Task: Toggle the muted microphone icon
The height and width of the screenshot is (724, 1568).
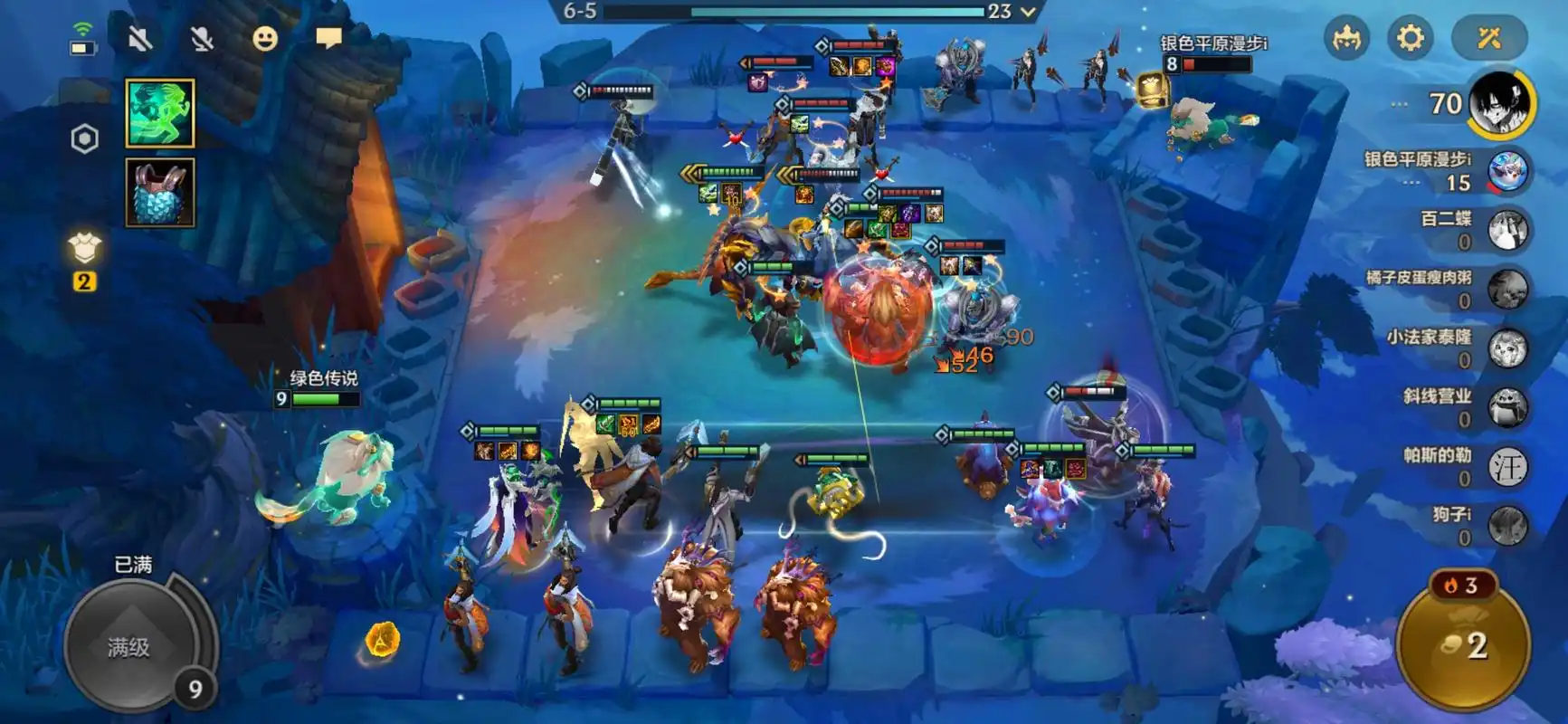Action: click(202, 38)
